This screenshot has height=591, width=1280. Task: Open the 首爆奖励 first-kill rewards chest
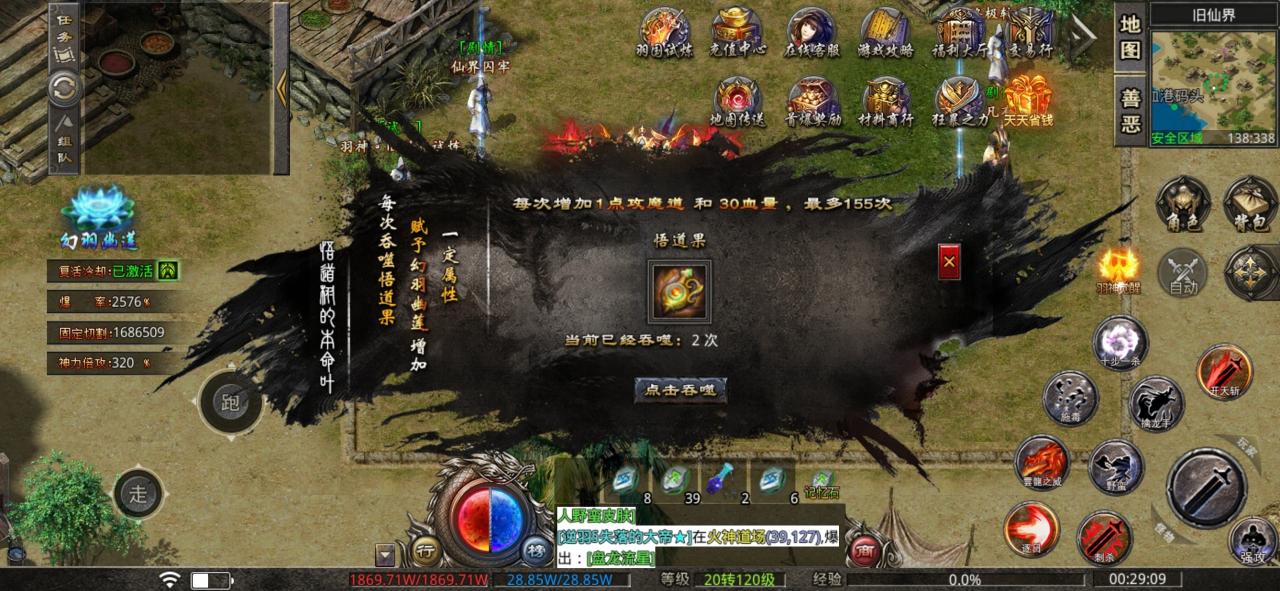pyautogui.click(x=812, y=100)
